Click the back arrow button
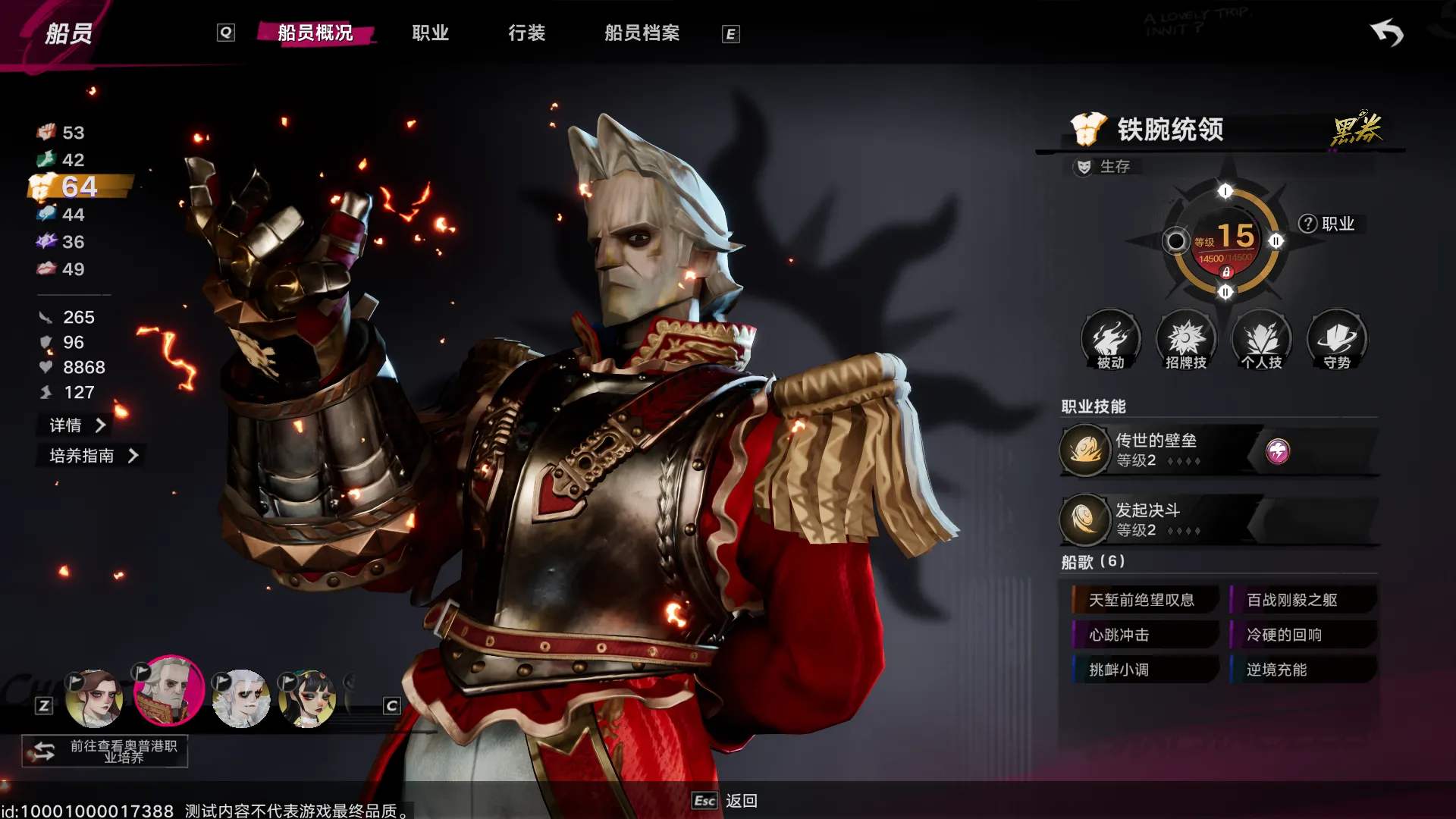This screenshot has width=1456, height=819. pyautogui.click(x=1387, y=33)
